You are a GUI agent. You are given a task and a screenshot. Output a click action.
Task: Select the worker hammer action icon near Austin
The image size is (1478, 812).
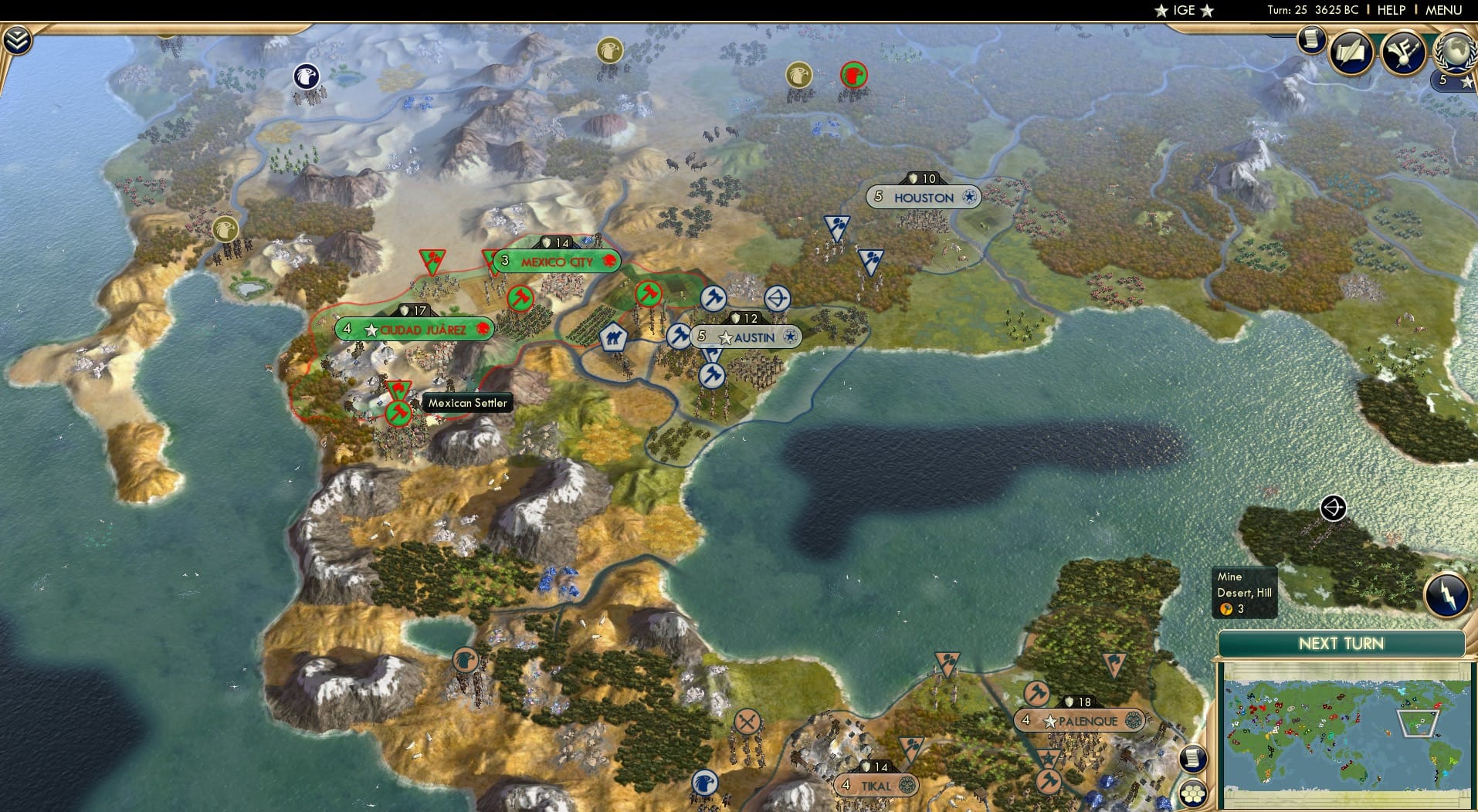click(x=678, y=335)
